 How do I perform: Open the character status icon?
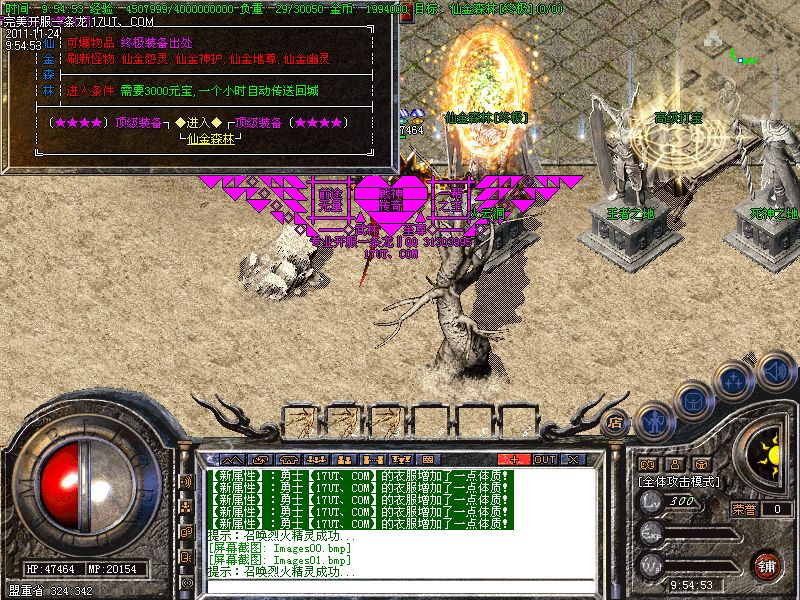click(653, 420)
